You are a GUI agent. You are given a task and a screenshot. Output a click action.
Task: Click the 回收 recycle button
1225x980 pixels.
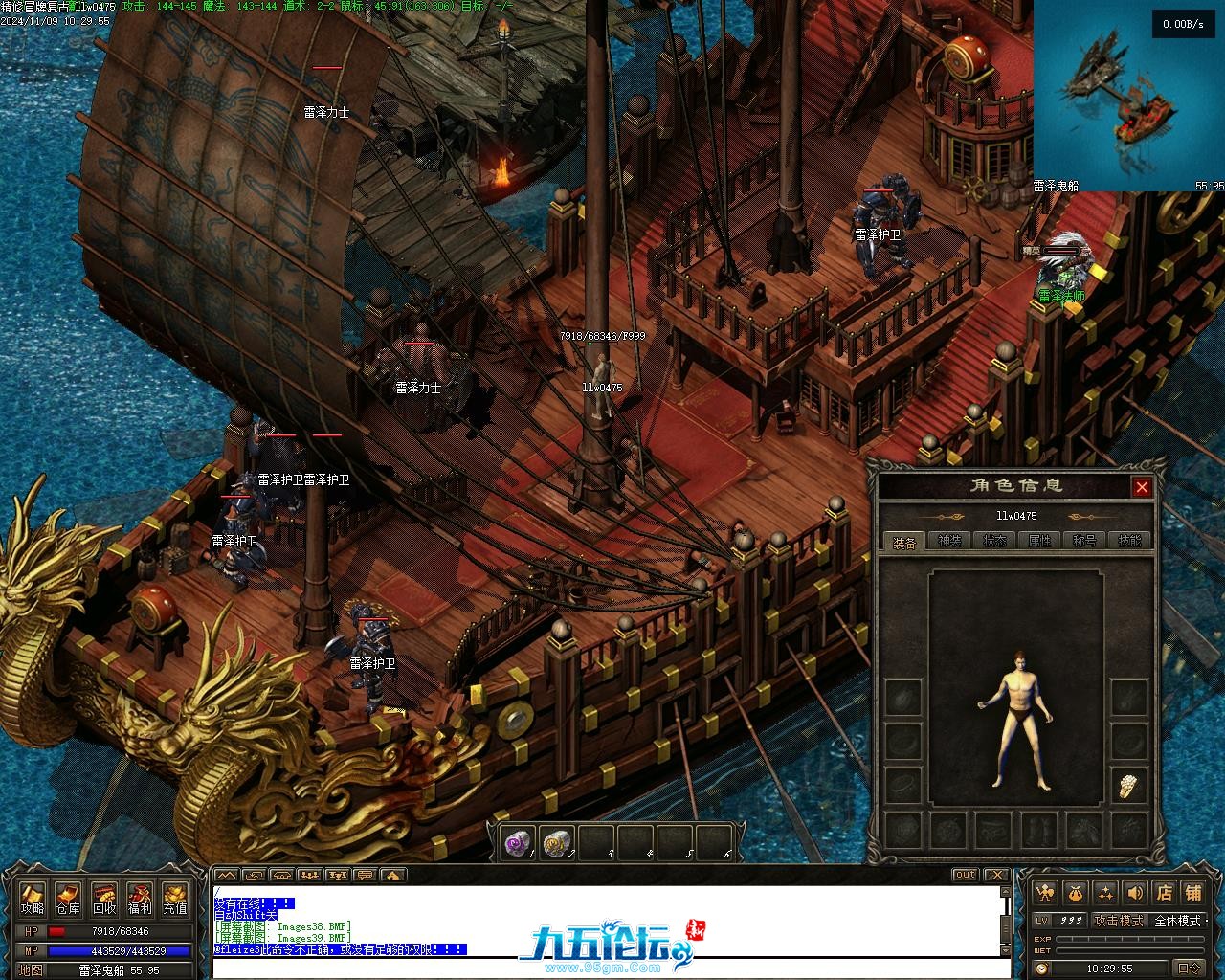tap(103, 899)
